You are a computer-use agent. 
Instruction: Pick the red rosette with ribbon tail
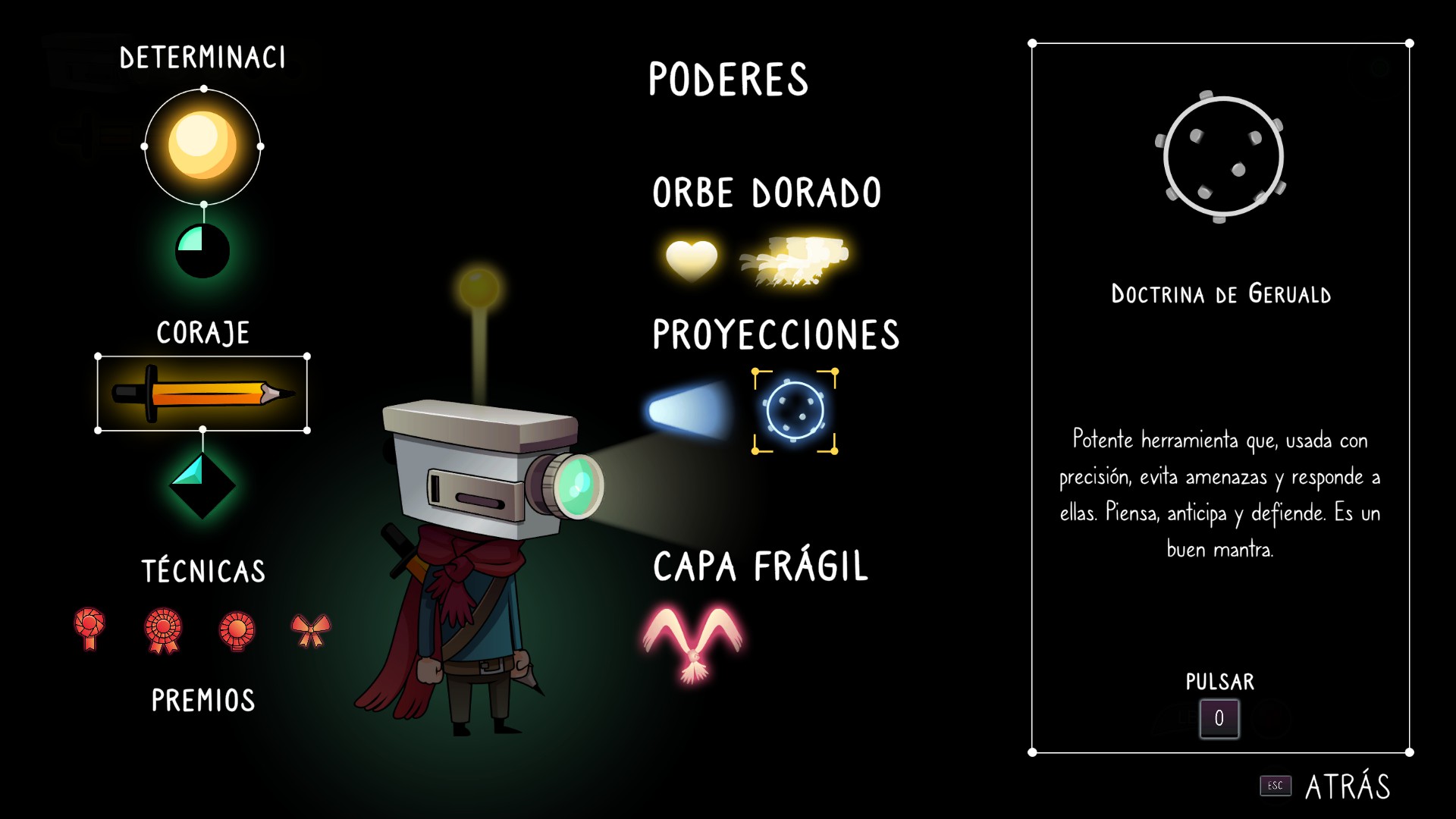click(89, 629)
